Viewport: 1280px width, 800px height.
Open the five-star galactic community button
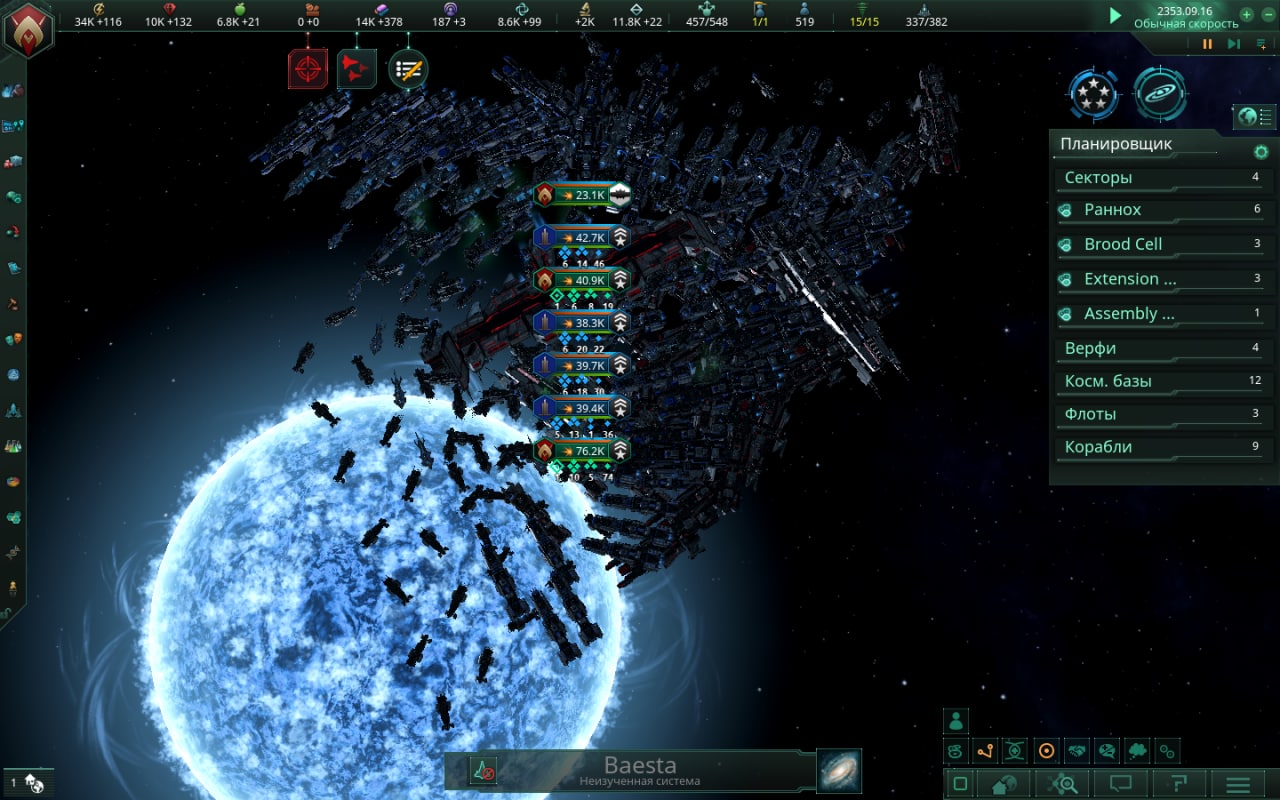pyautogui.click(x=1093, y=95)
